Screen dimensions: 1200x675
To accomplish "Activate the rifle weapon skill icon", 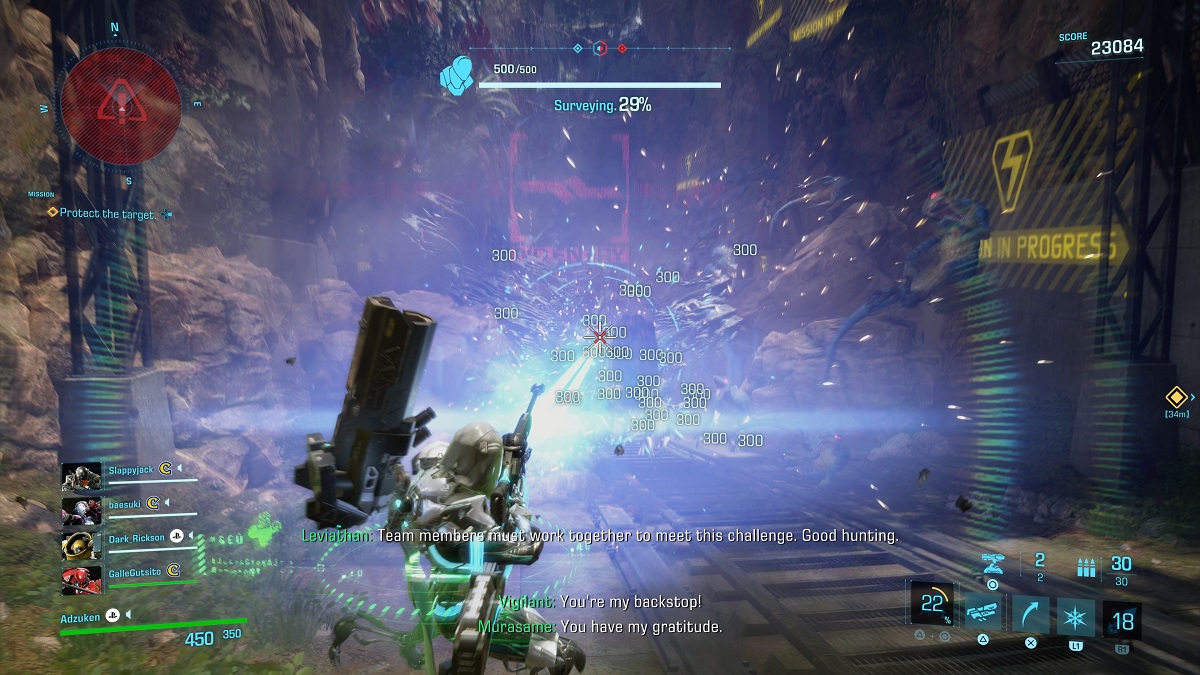I will point(983,611).
